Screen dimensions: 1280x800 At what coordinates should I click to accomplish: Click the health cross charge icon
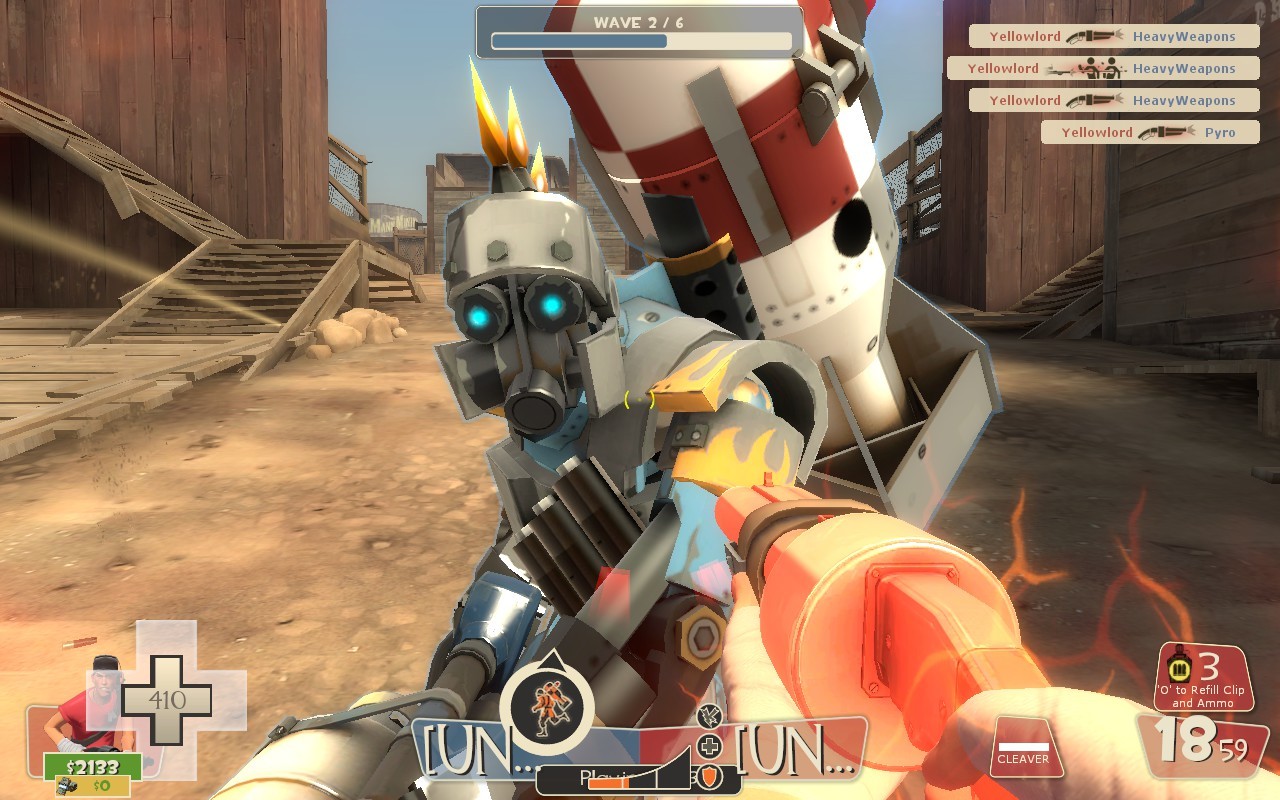point(712,744)
